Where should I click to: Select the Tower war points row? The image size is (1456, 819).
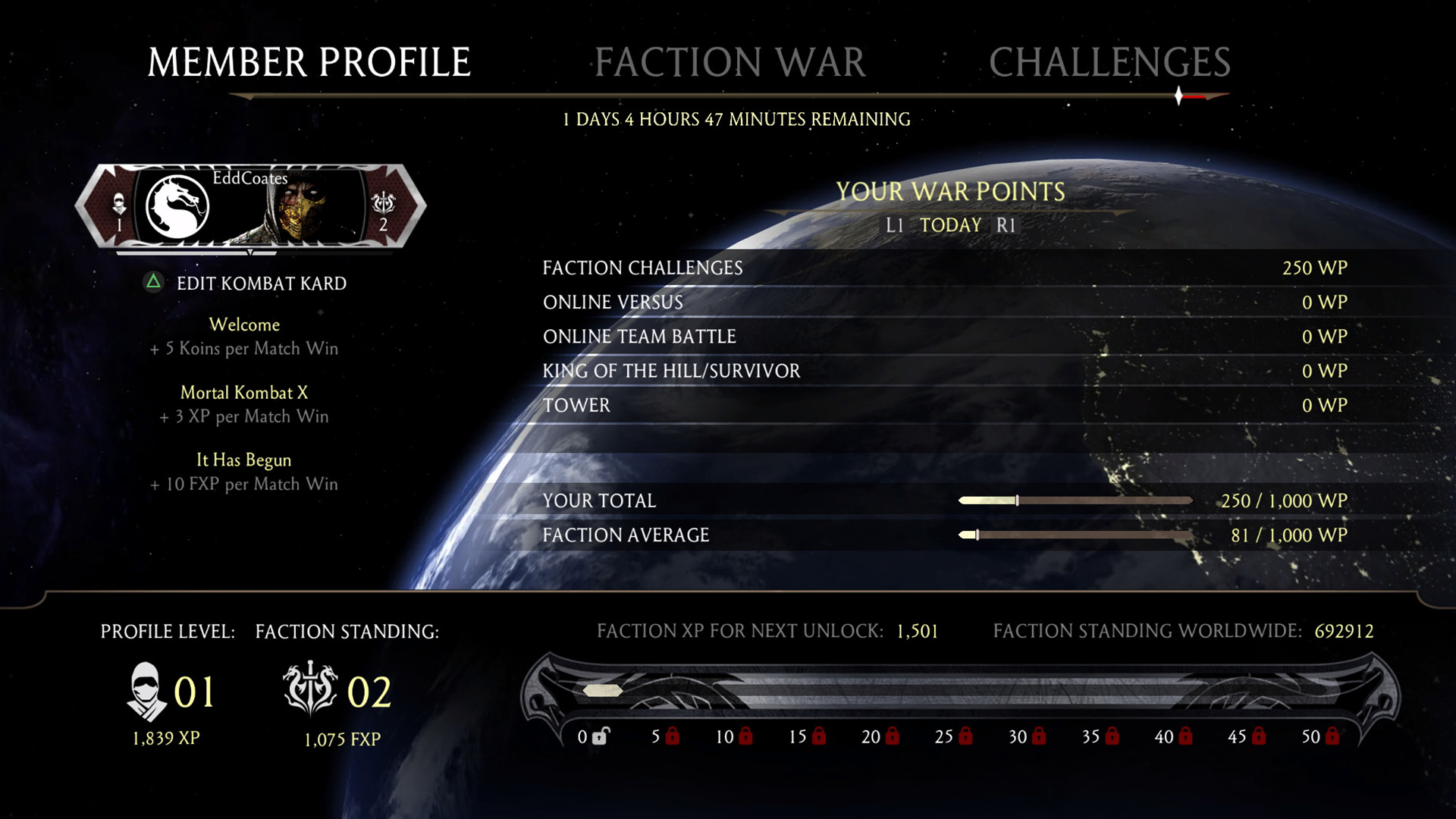pyautogui.click(x=944, y=405)
